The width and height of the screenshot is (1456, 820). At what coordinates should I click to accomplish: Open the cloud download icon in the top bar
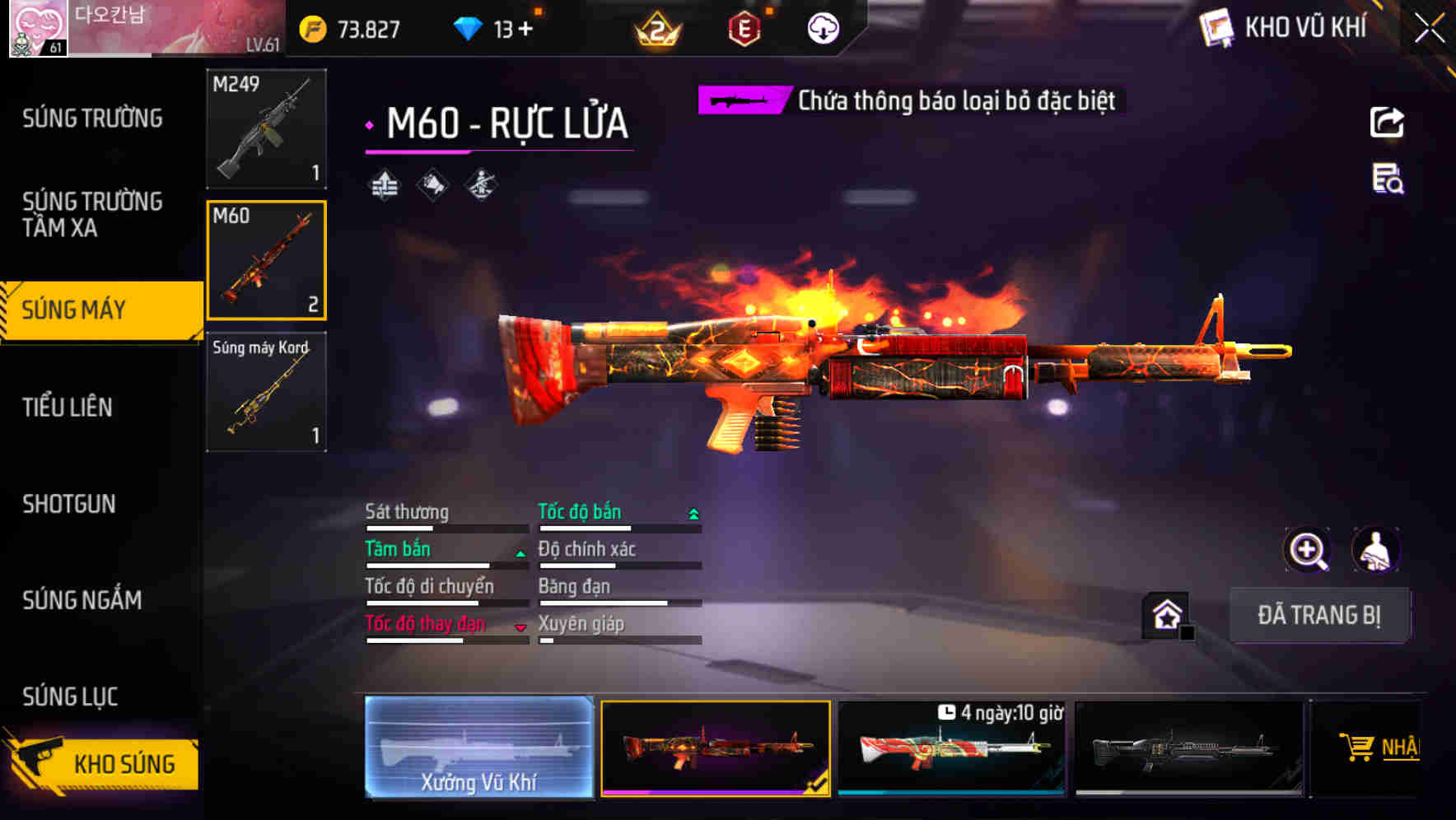point(822,27)
